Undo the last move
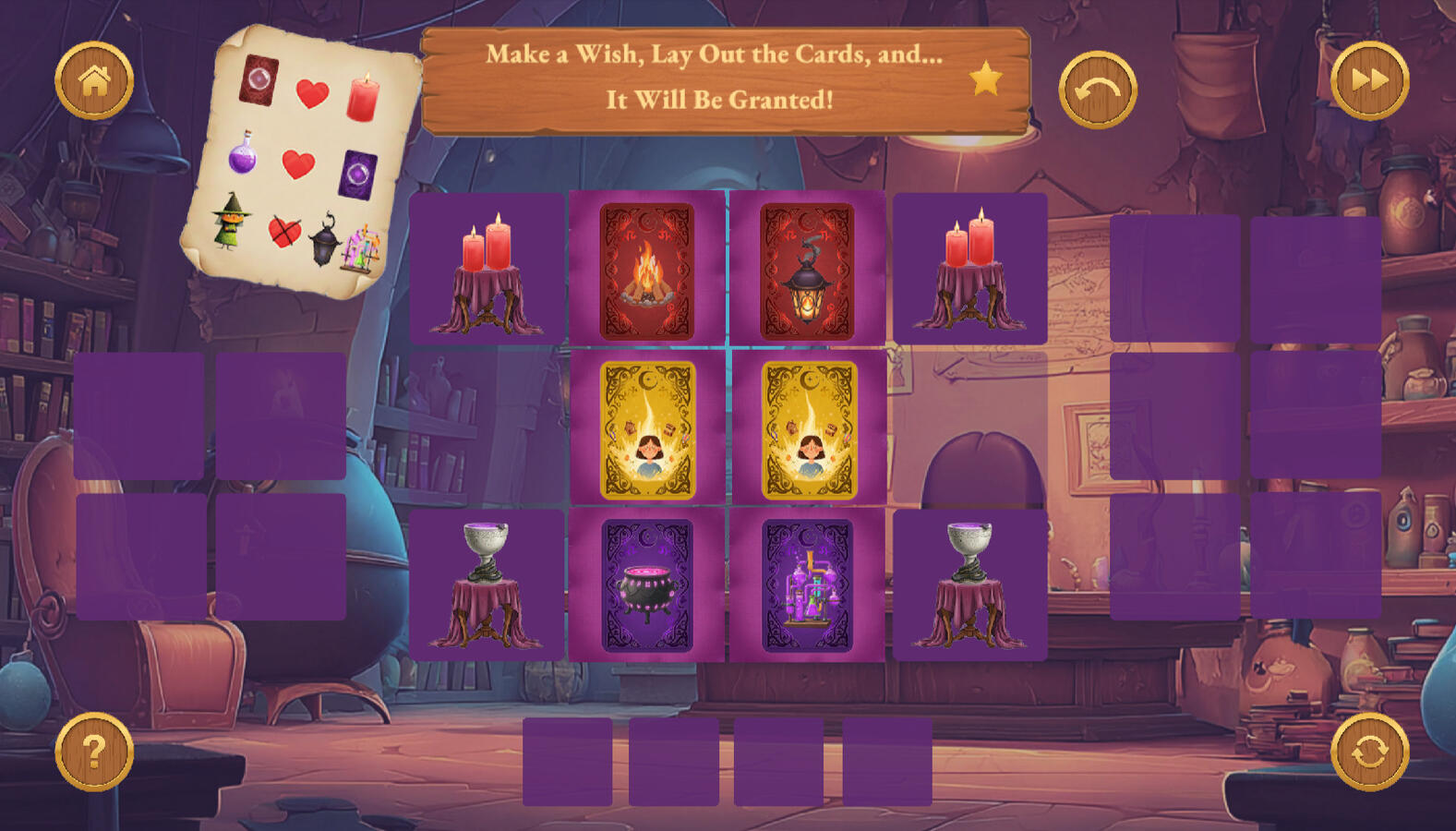 click(x=1097, y=90)
